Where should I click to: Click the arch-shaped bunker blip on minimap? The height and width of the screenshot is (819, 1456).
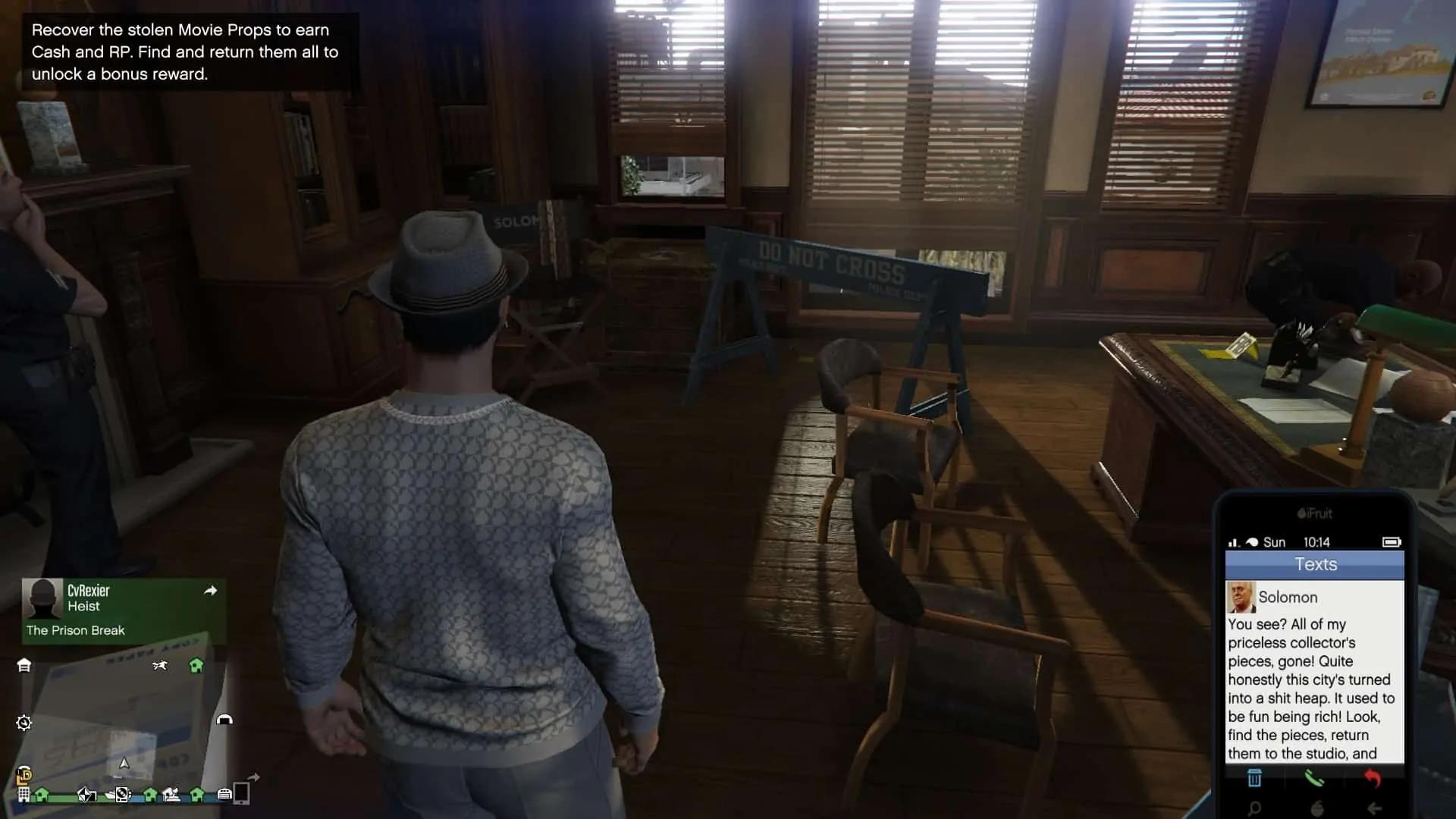pyautogui.click(x=224, y=719)
